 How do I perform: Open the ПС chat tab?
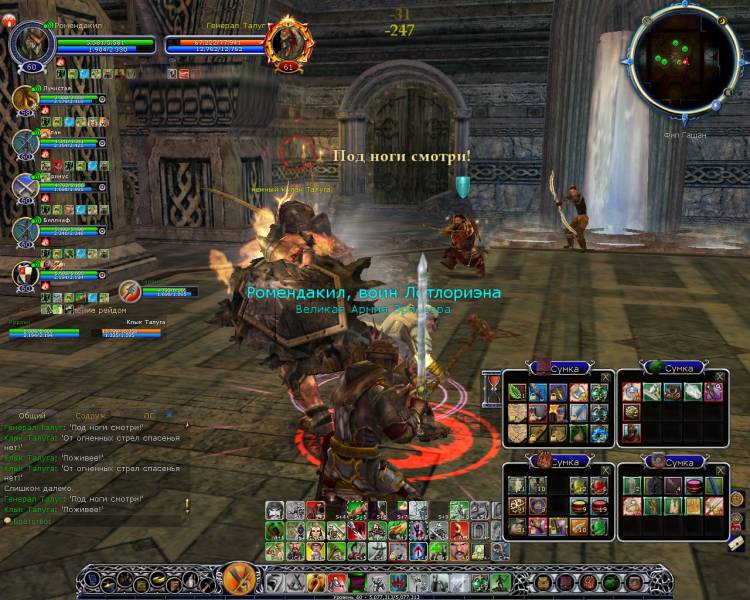(x=149, y=414)
